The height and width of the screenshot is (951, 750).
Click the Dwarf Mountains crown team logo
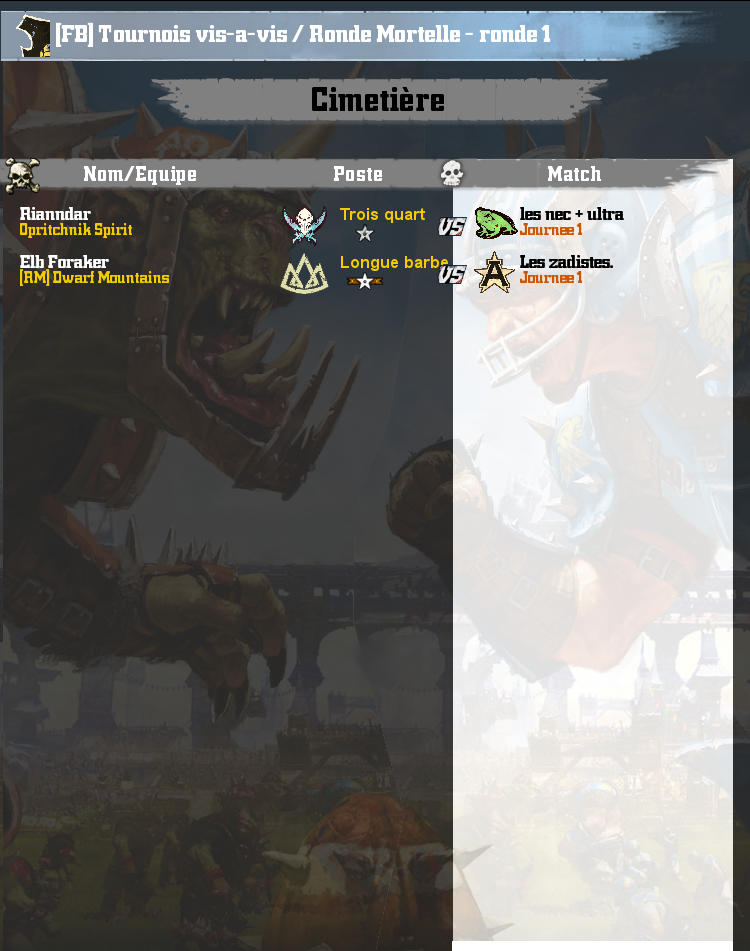(x=304, y=273)
